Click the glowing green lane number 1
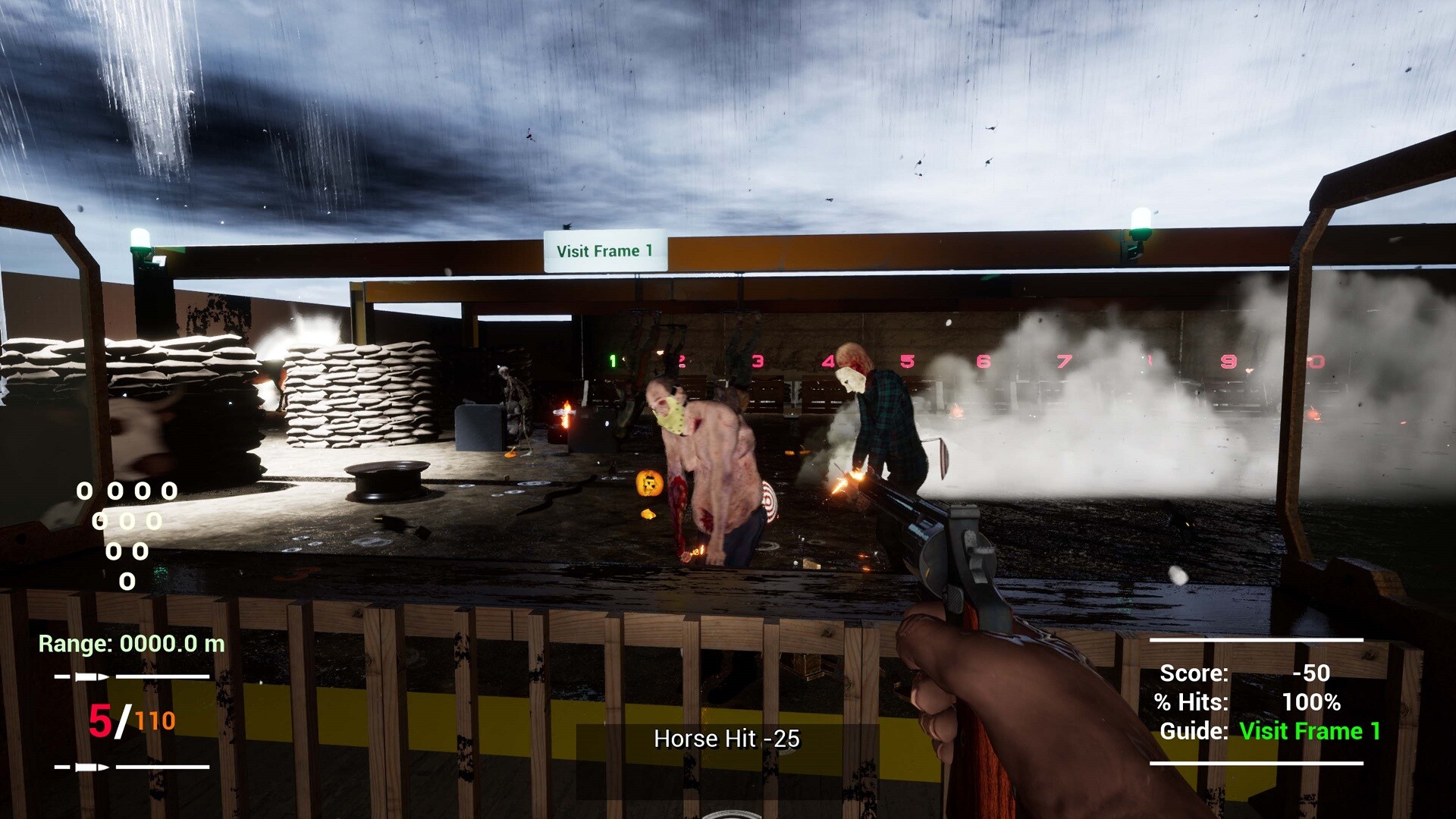 click(611, 359)
